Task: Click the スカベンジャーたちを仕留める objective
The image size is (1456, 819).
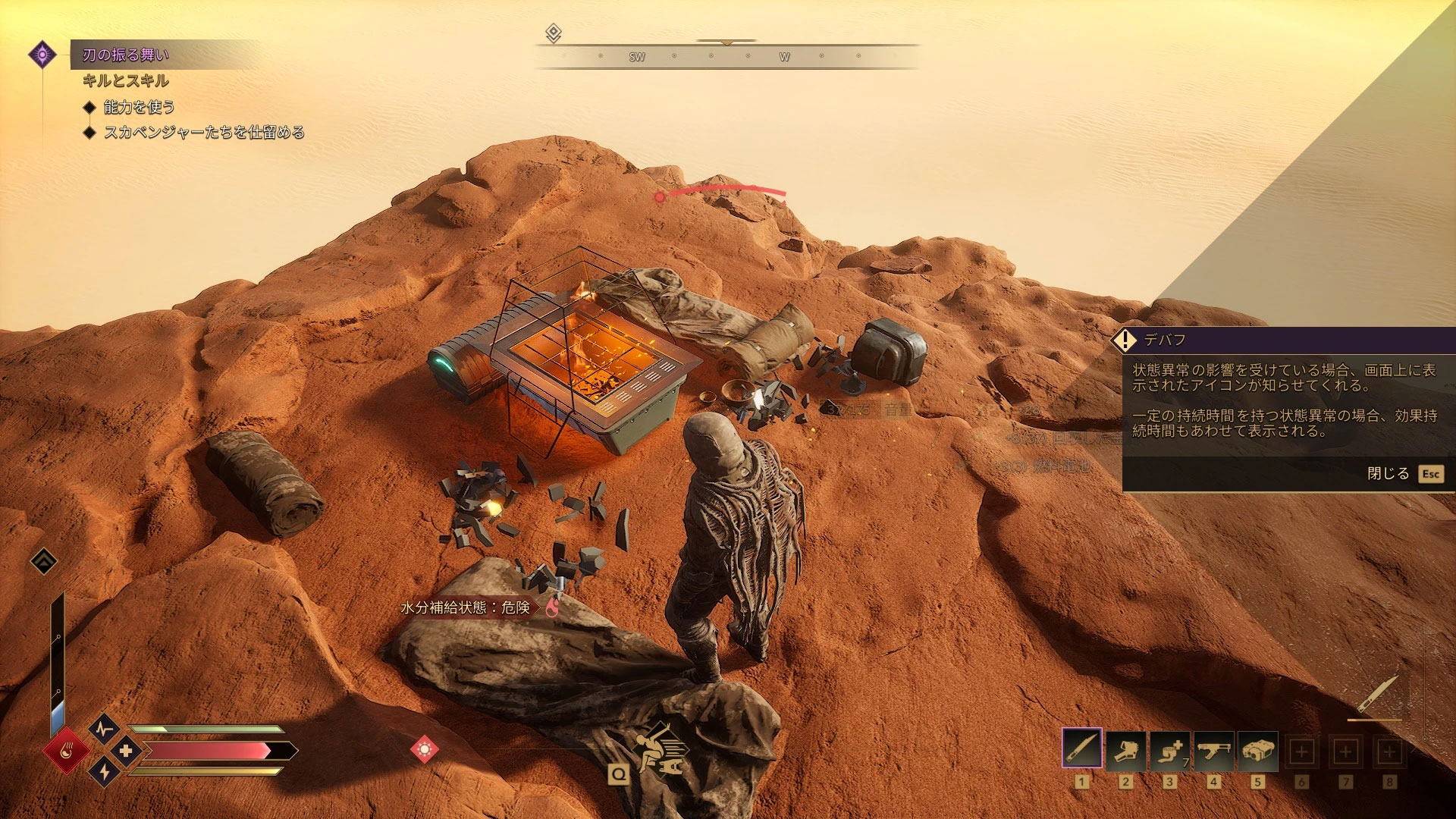Action: [x=203, y=133]
